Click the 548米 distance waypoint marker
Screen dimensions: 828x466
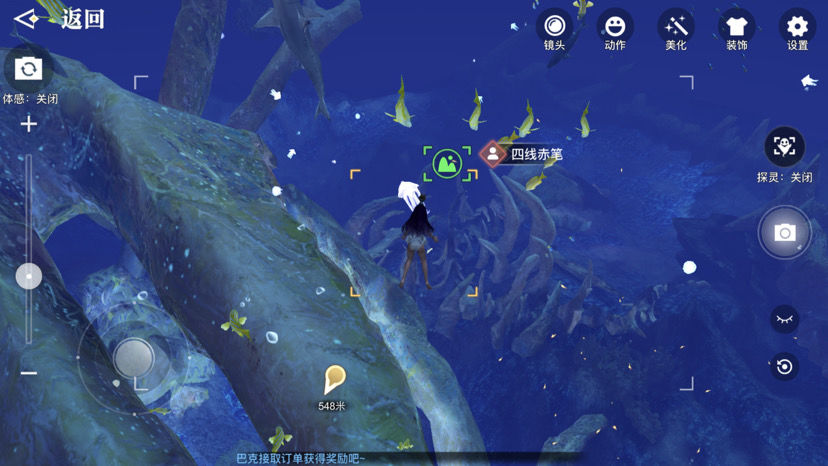[x=334, y=379]
